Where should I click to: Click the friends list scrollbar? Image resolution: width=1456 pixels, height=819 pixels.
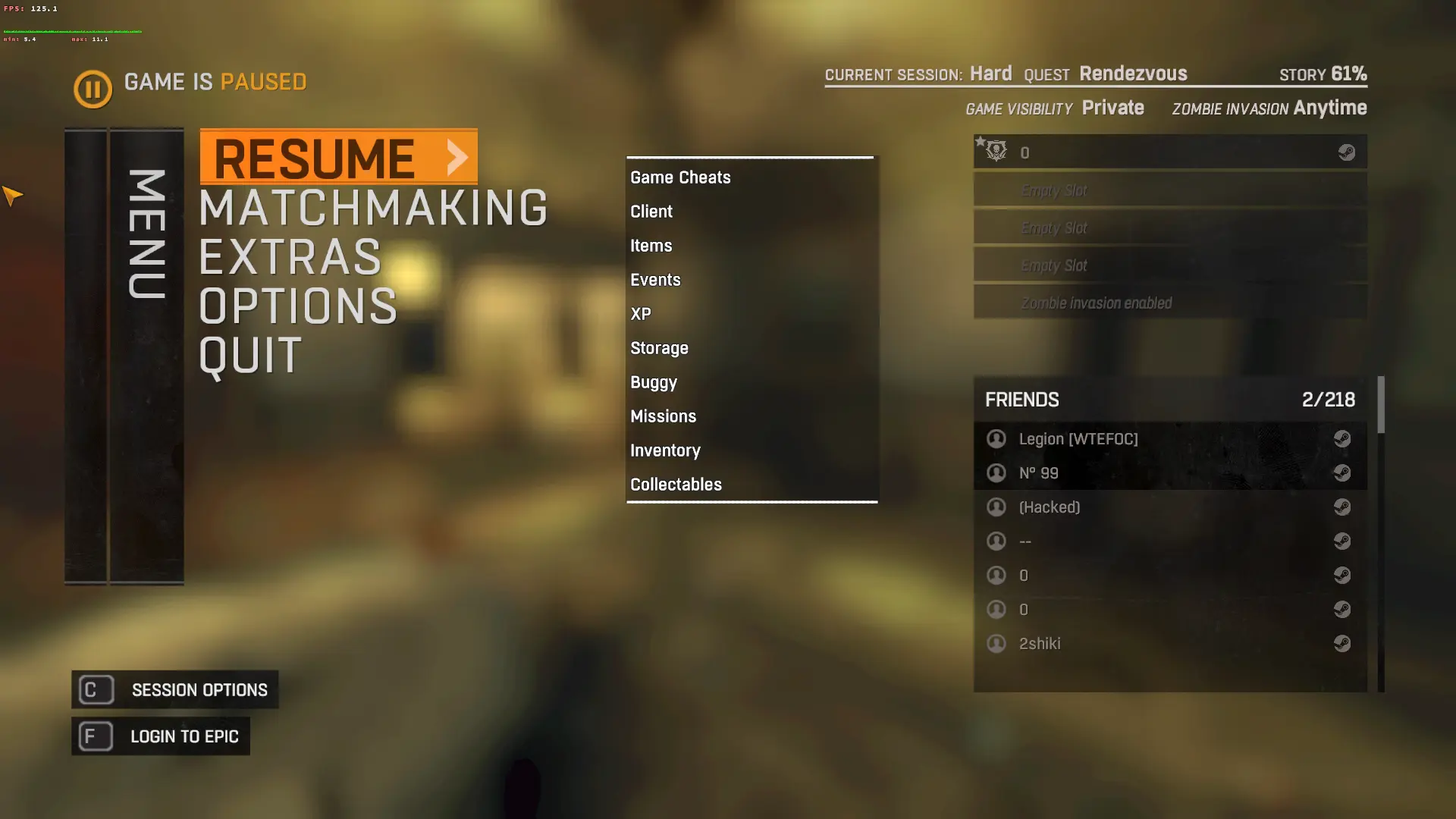coord(1381,405)
